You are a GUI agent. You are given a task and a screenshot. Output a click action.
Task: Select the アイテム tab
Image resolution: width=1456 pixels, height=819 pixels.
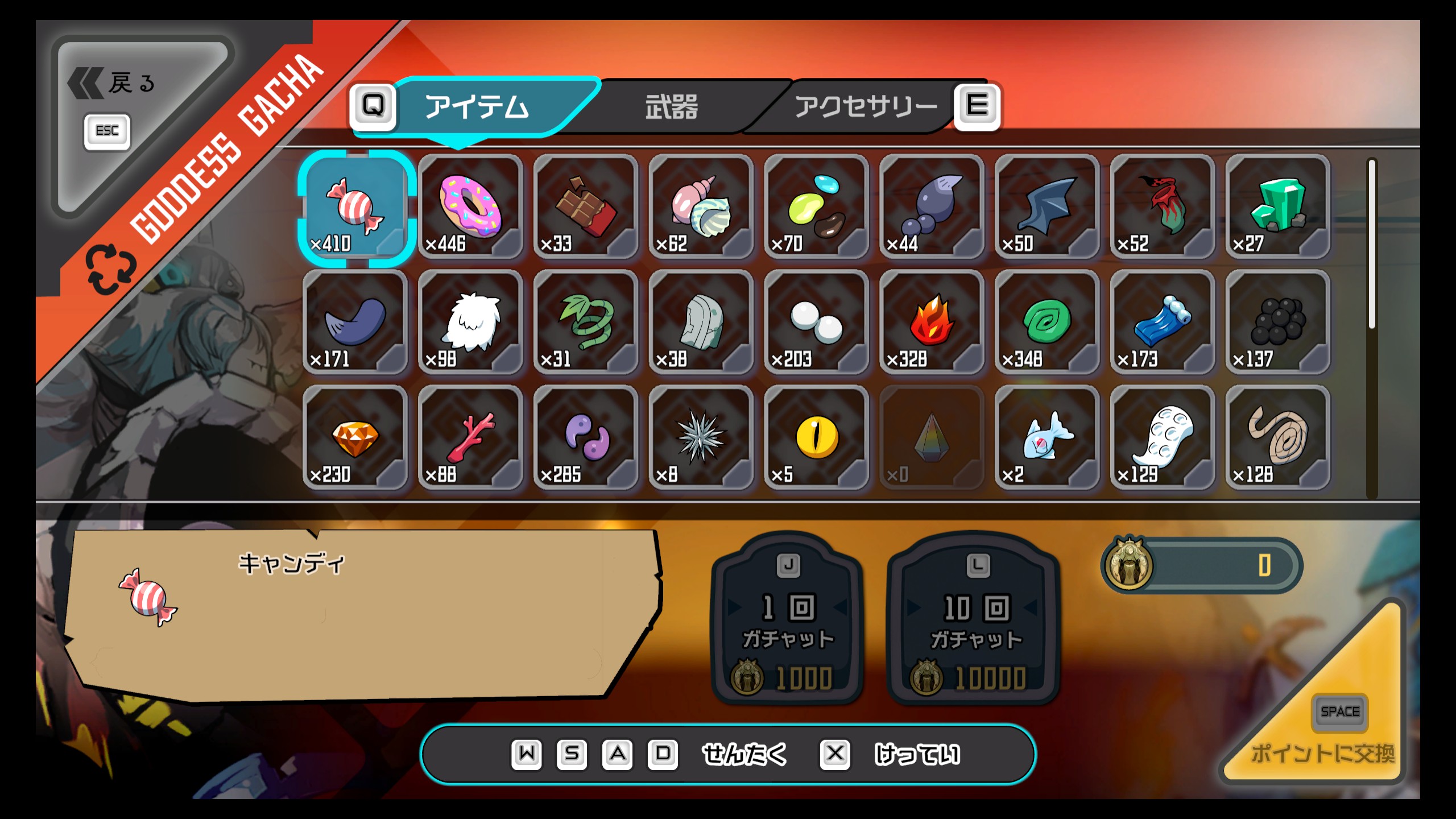pyautogui.click(x=477, y=107)
